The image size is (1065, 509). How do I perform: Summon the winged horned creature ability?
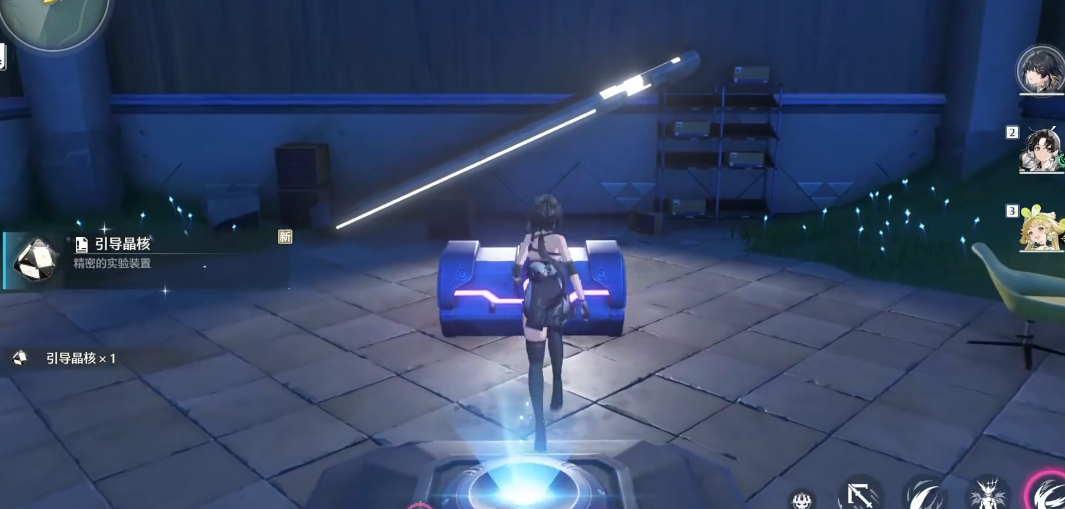[987, 494]
